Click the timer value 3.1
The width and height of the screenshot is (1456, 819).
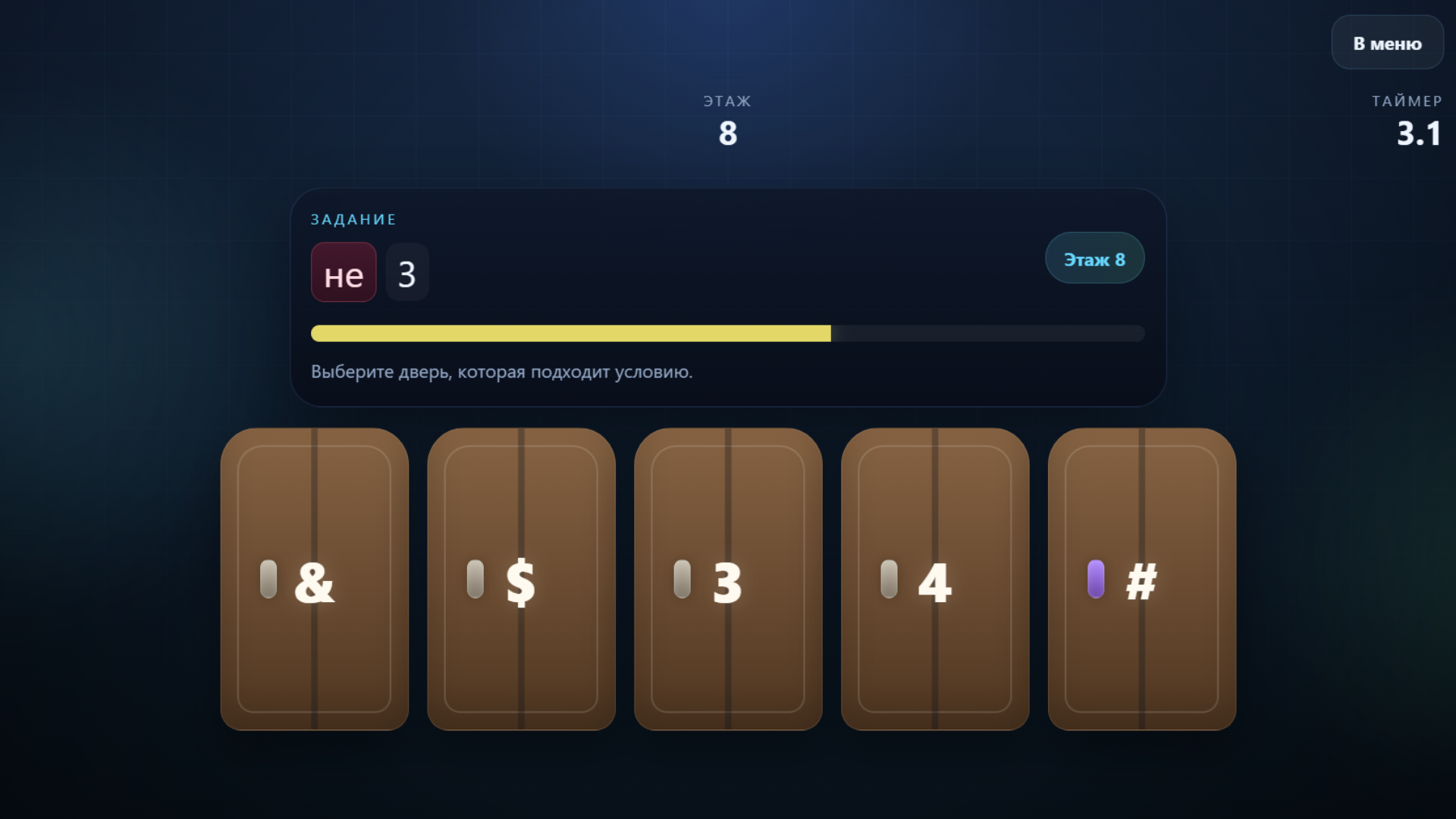click(1417, 133)
